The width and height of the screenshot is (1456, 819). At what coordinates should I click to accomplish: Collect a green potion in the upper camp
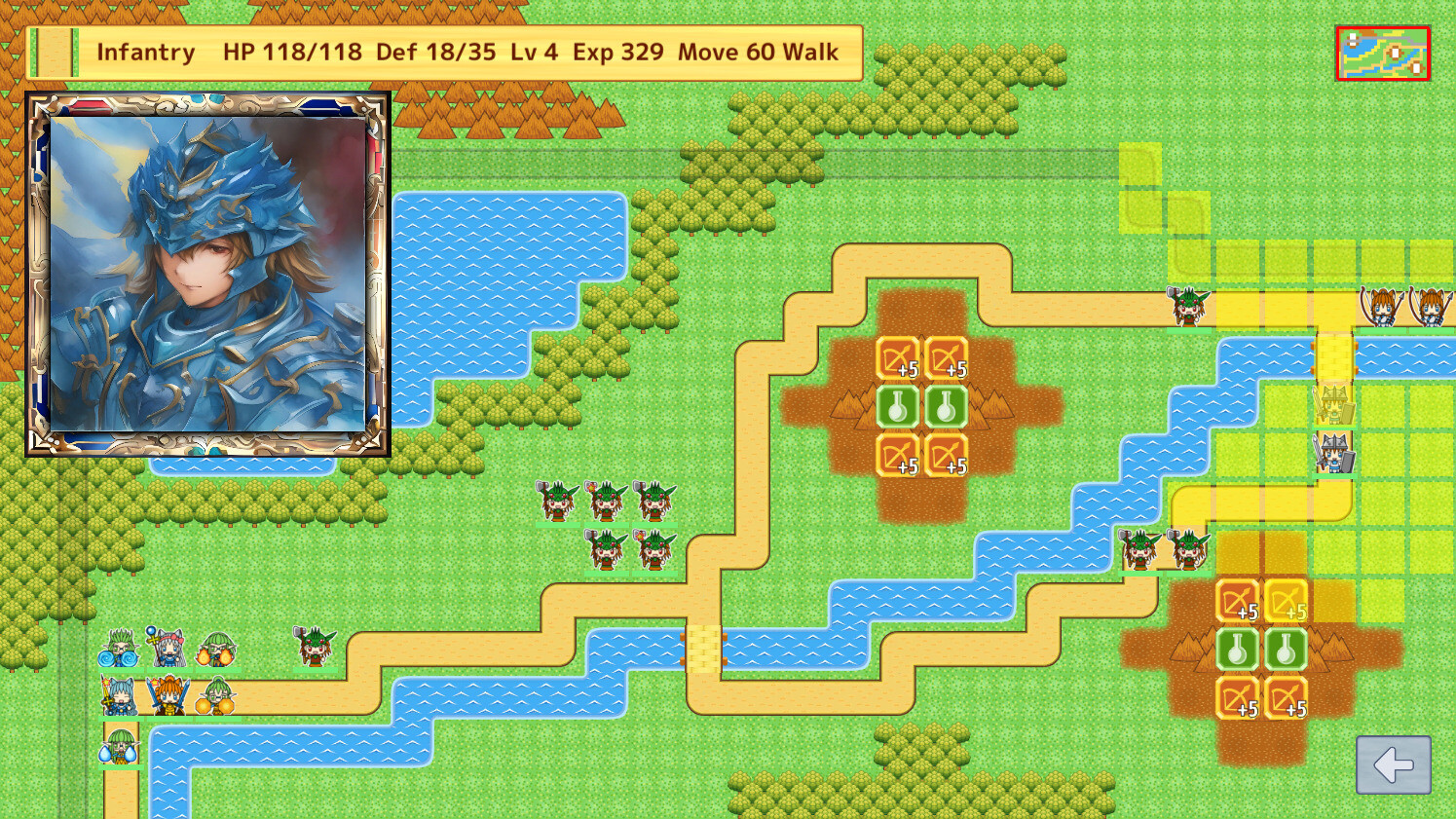click(x=896, y=404)
